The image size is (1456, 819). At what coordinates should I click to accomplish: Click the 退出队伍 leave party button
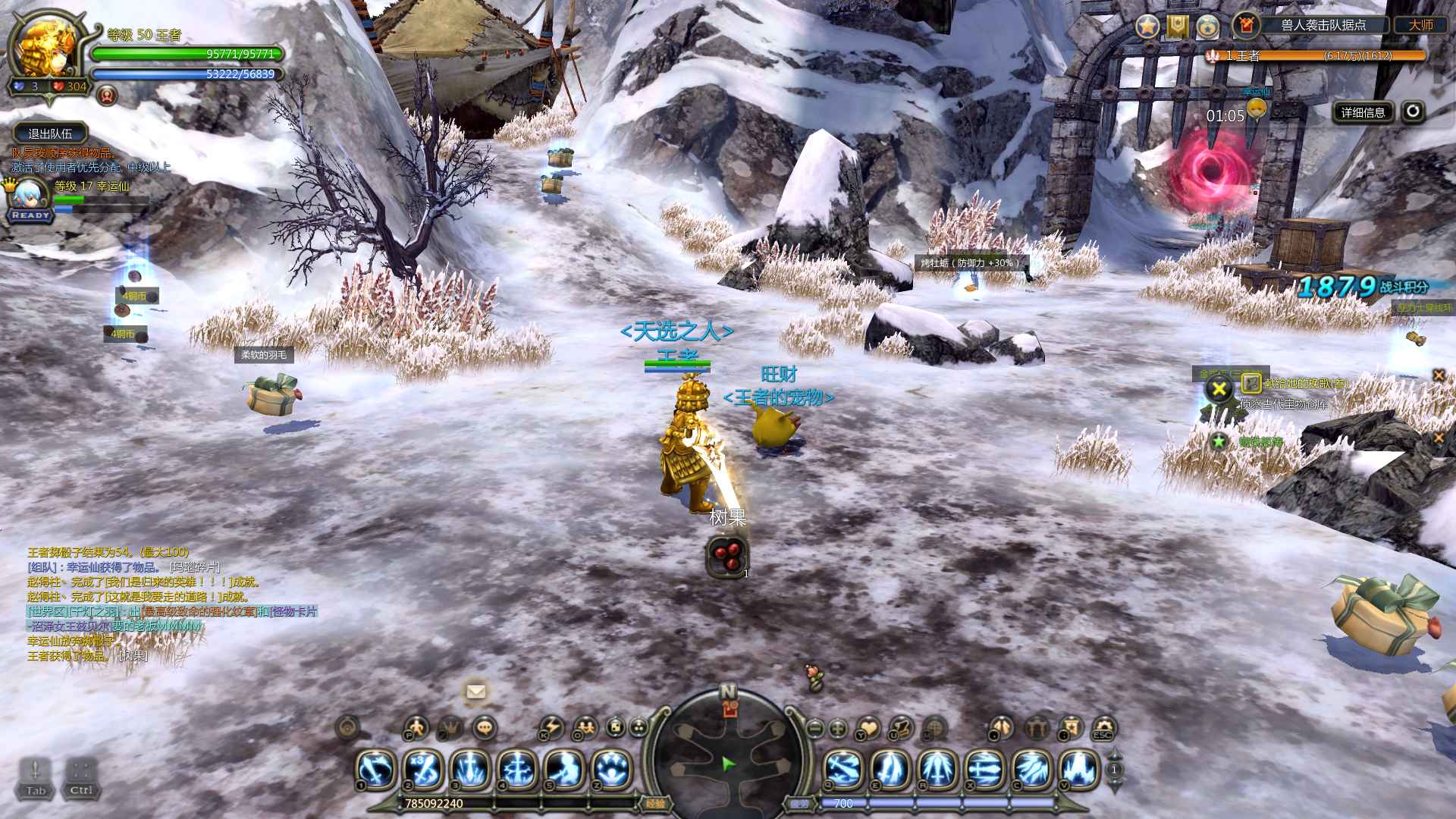coord(49,133)
